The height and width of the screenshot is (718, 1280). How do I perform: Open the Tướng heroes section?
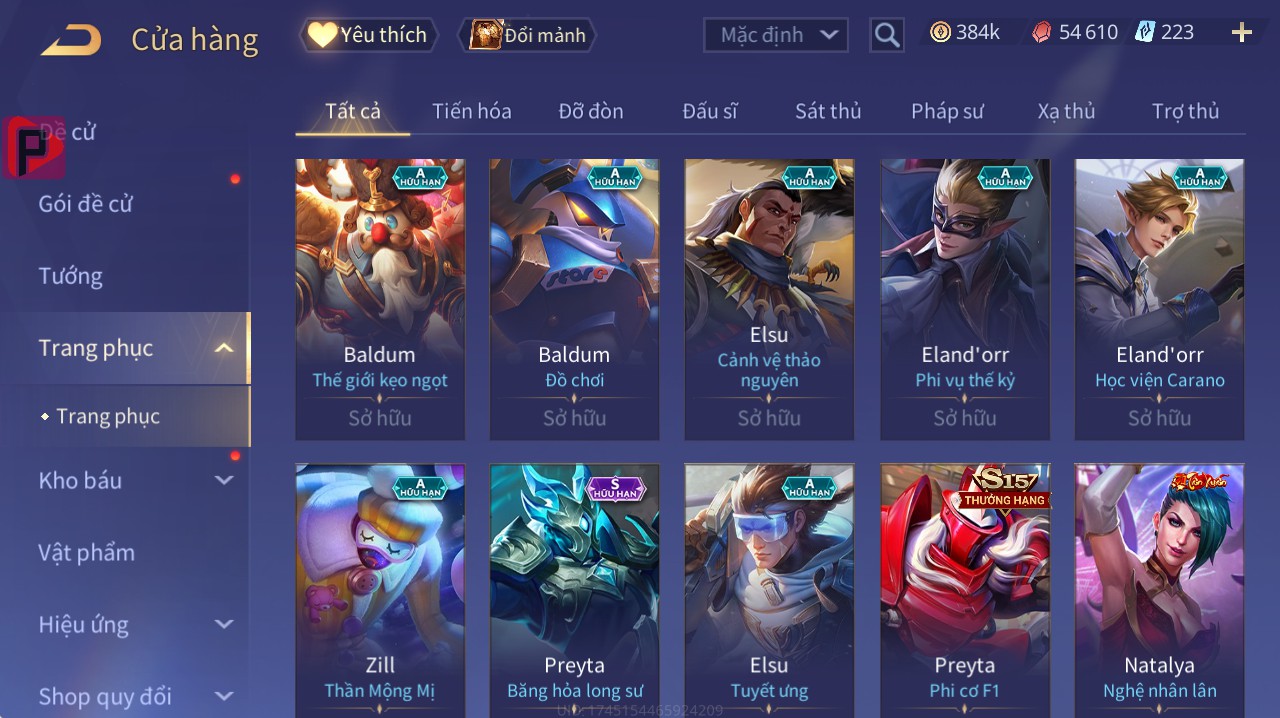(71, 276)
